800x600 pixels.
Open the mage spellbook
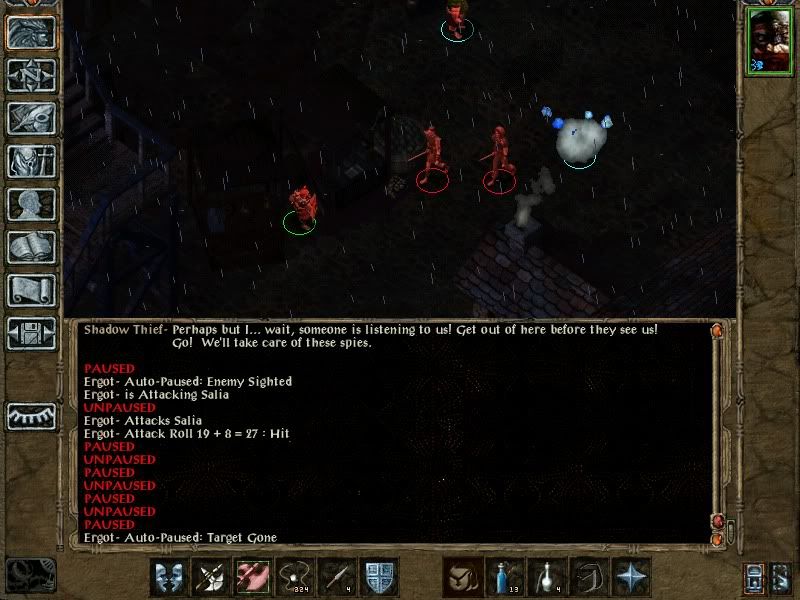click(x=31, y=247)
